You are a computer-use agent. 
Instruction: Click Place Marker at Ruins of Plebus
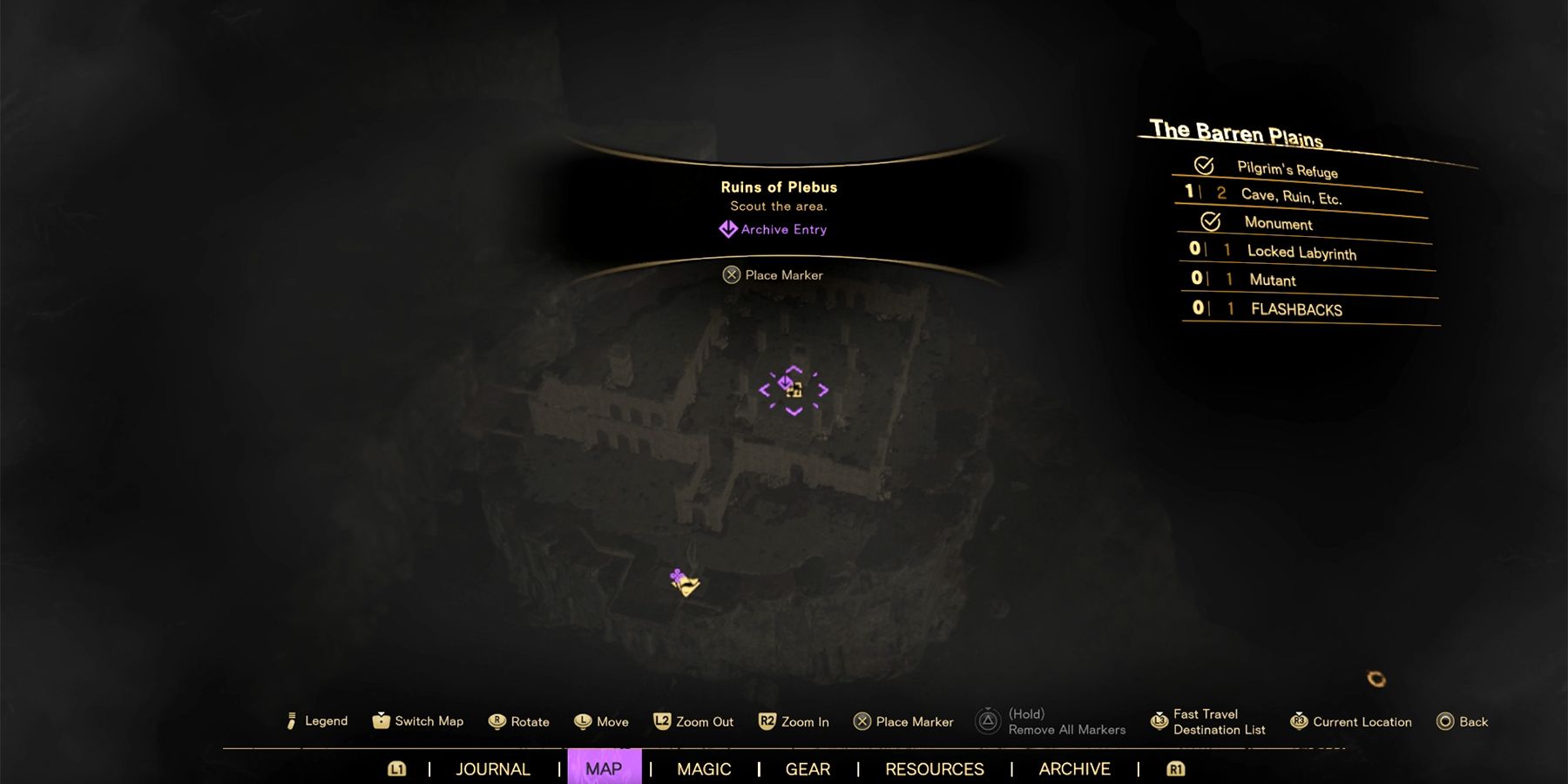[x=774, y=274]
